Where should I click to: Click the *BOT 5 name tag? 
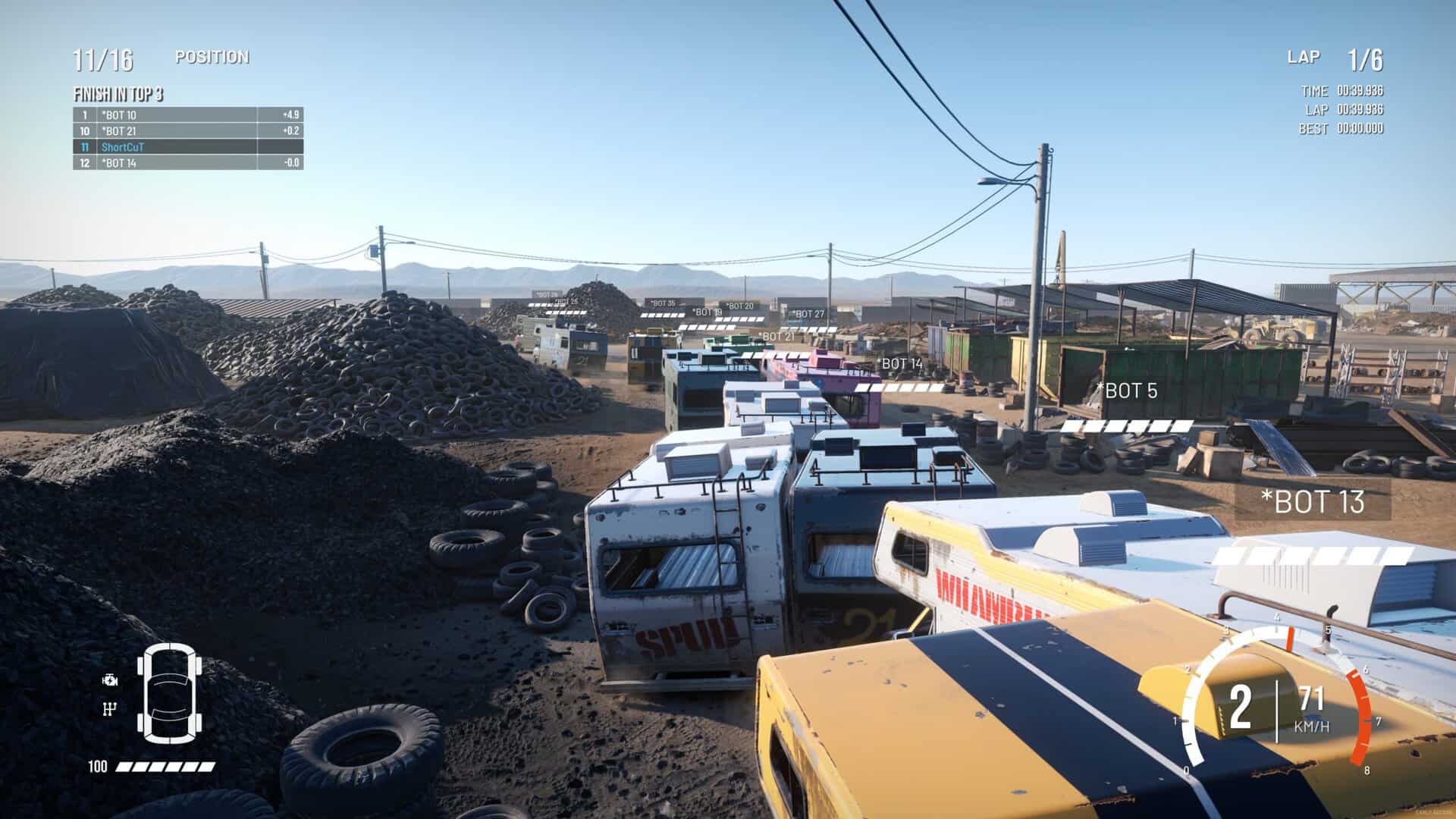click(x=1127, y=391)
